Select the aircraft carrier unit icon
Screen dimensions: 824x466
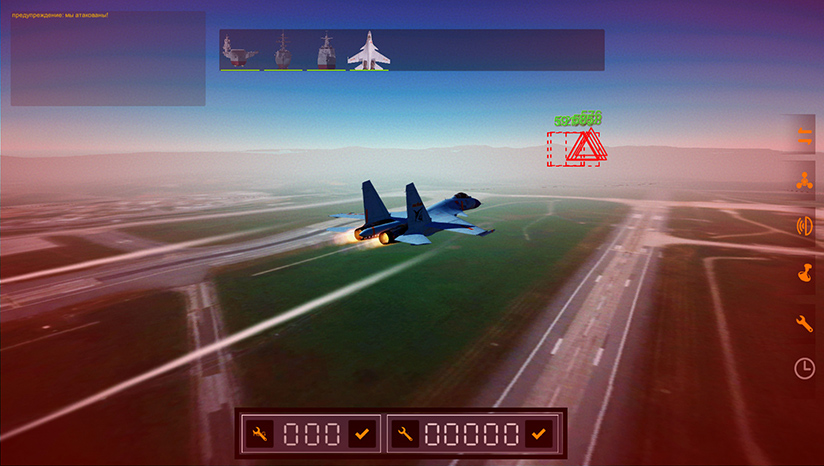point(240,50)
